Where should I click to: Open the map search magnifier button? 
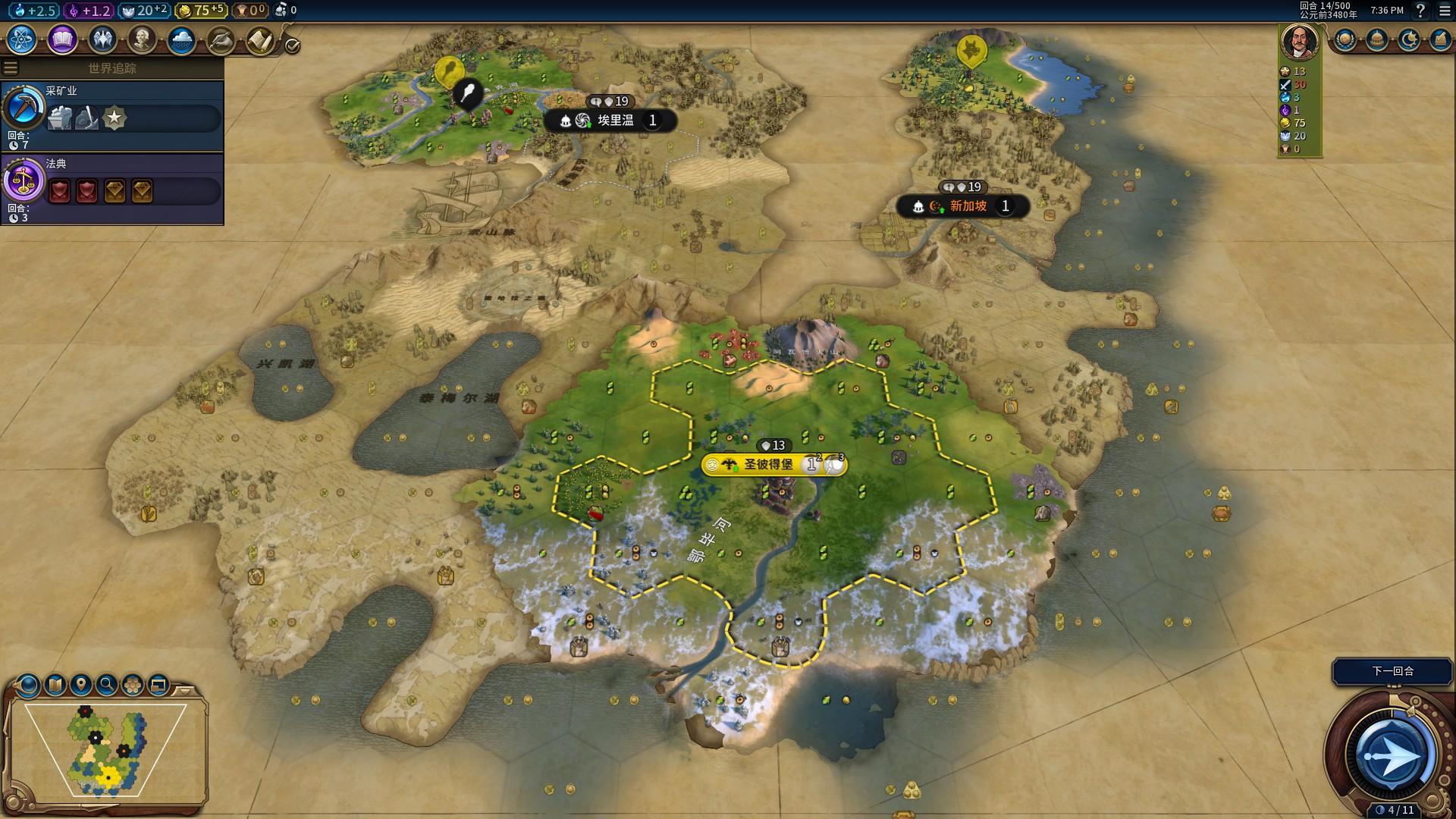[x=107, y=685]
